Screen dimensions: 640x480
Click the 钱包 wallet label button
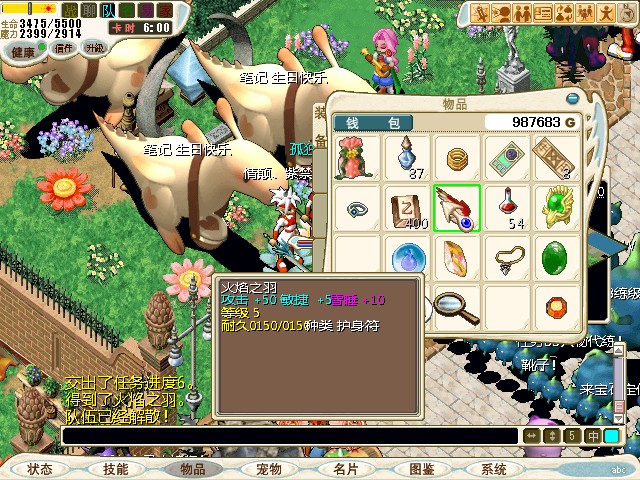(x=373, y=122)
